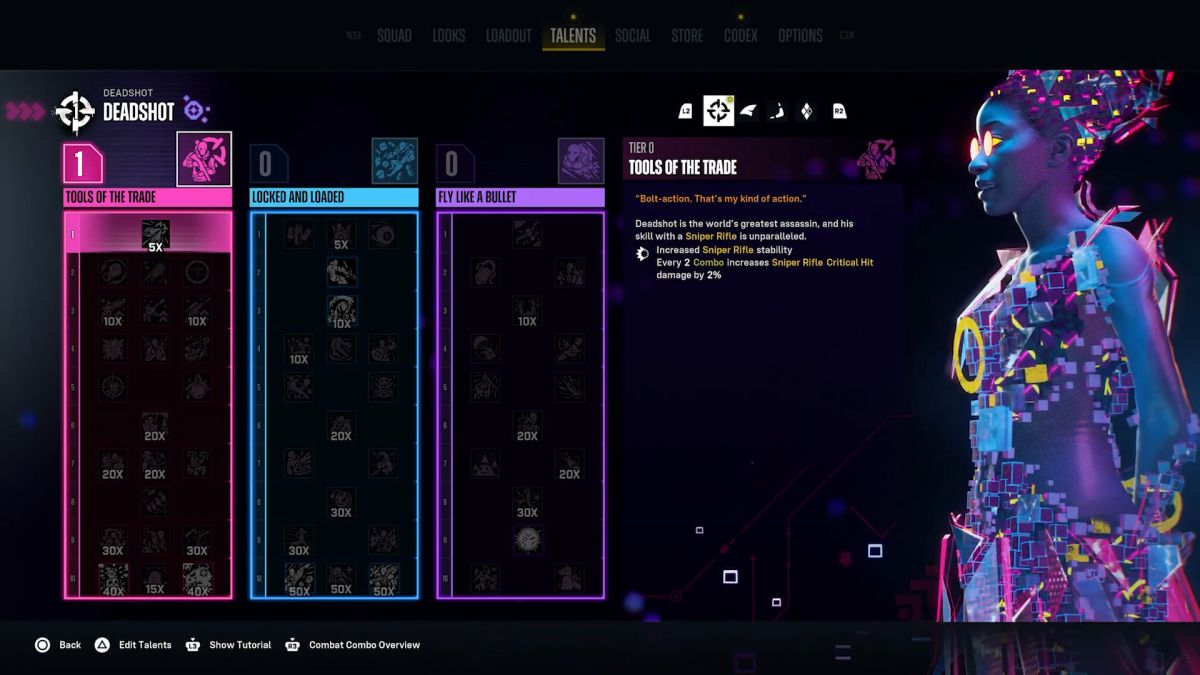Screen dimensions: 1200x675
Task: Select the Deadshot crosshair character icon
Action: [718, 111]
